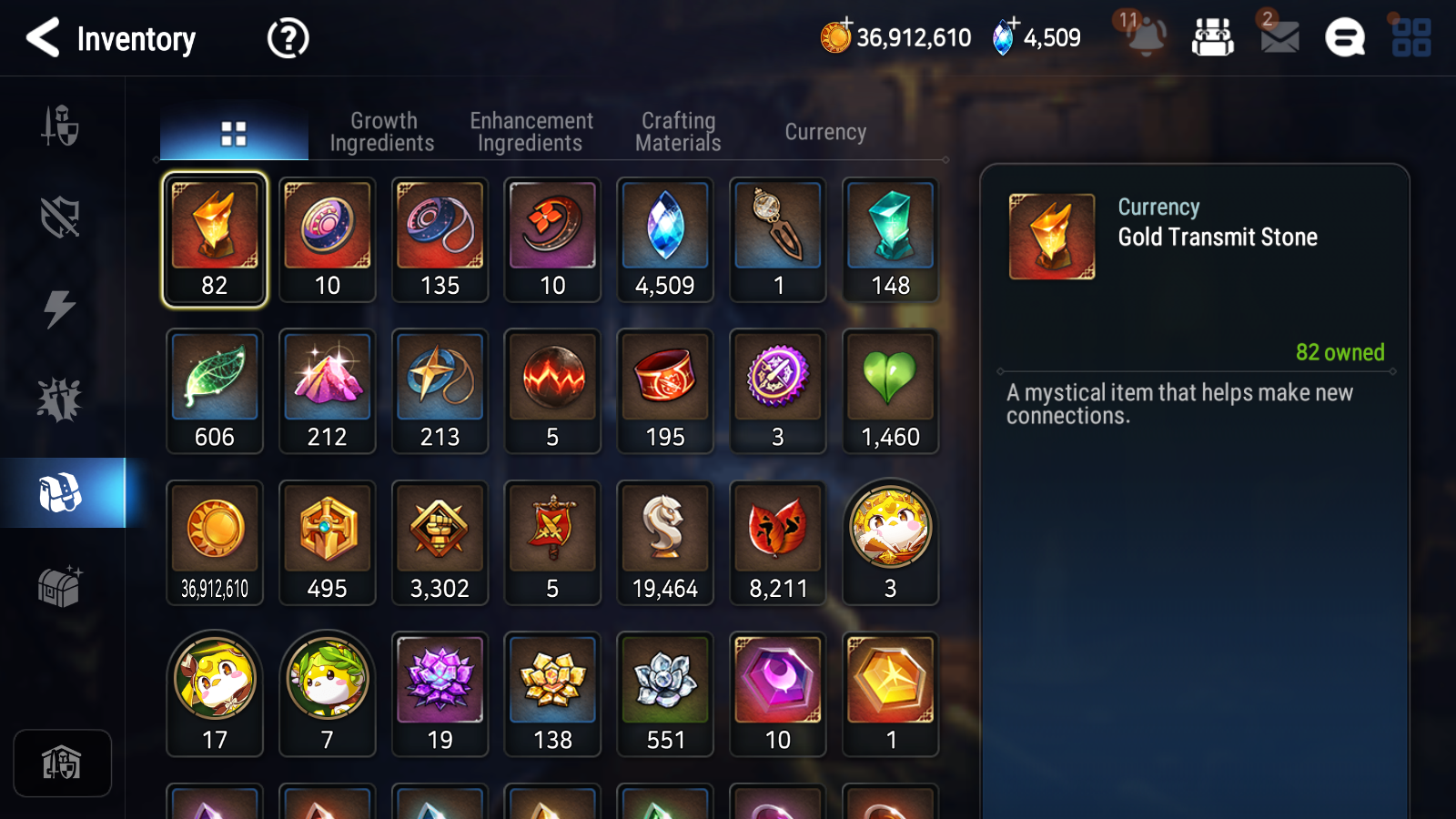Open the chat speech bubble
This screenshot has height=819, width=1456.
[x=1345, y=37]
